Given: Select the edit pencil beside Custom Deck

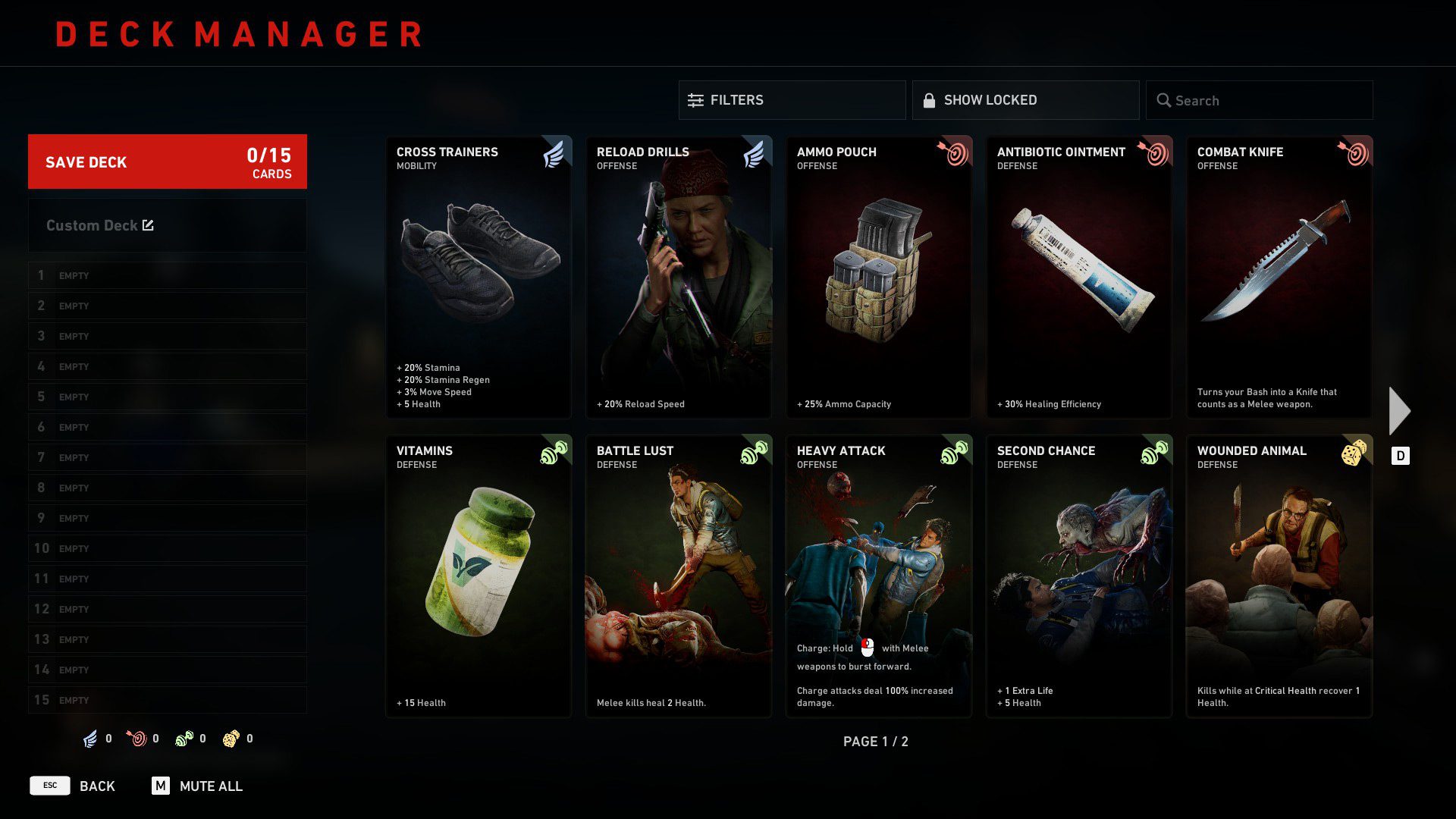Looking at the screenshot, I should (x=149, y=224).
